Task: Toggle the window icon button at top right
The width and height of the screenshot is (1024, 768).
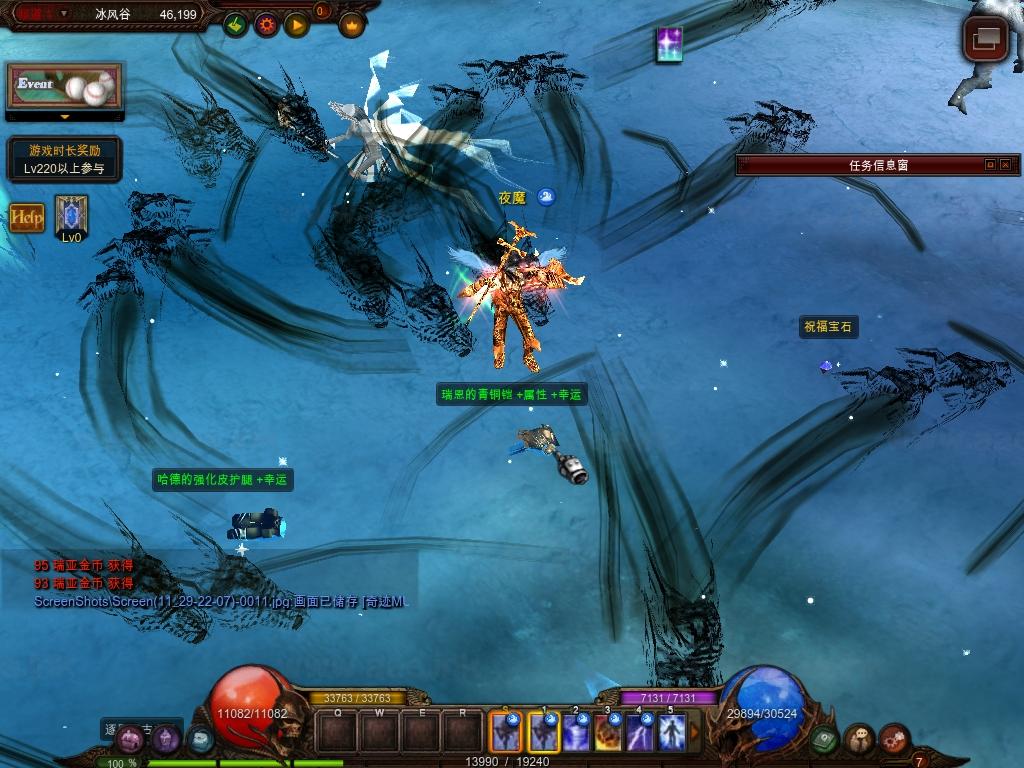Action: [985, 39]
